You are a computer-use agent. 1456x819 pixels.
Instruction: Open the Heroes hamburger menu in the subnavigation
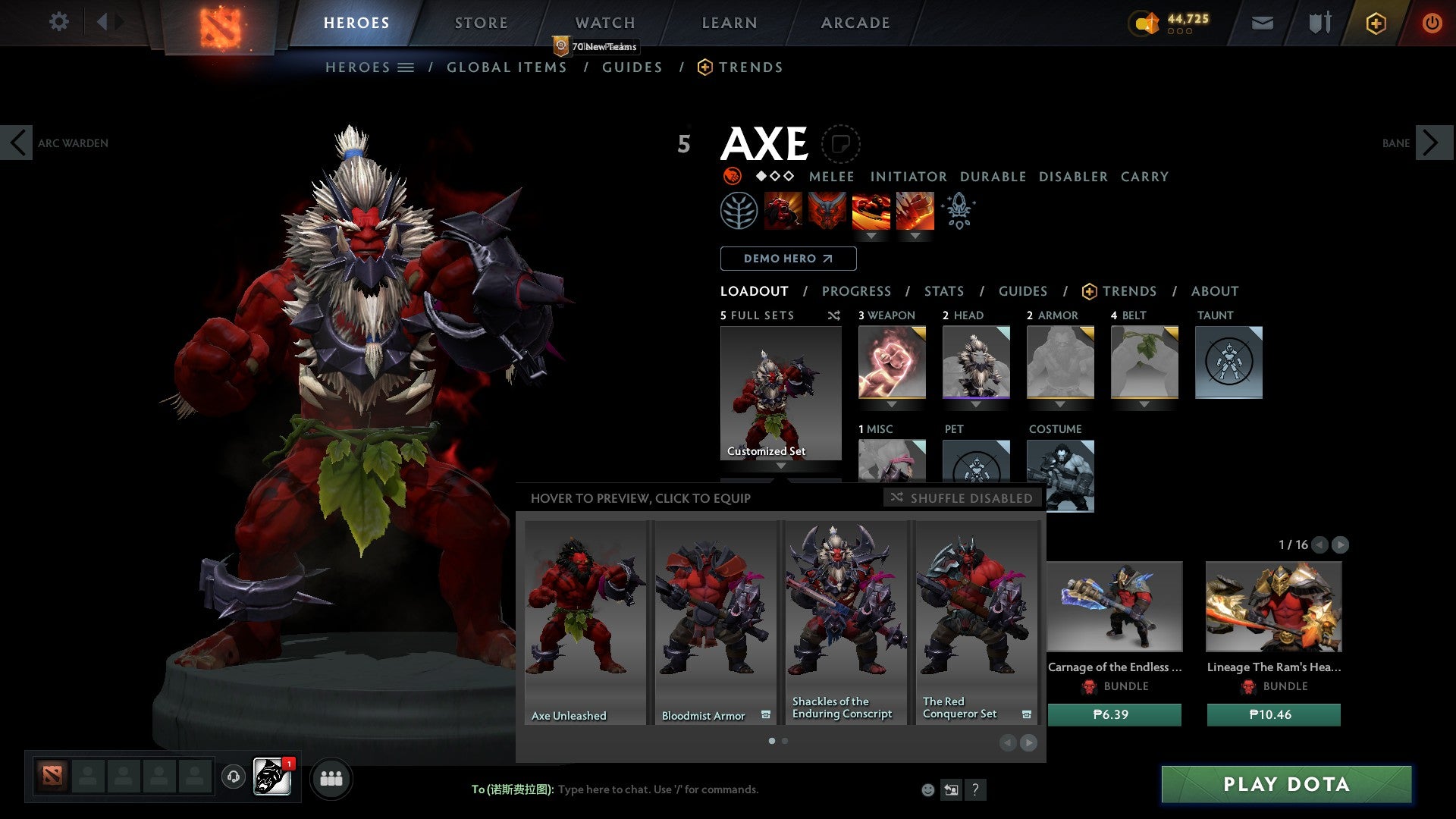(x=406, y=67)
